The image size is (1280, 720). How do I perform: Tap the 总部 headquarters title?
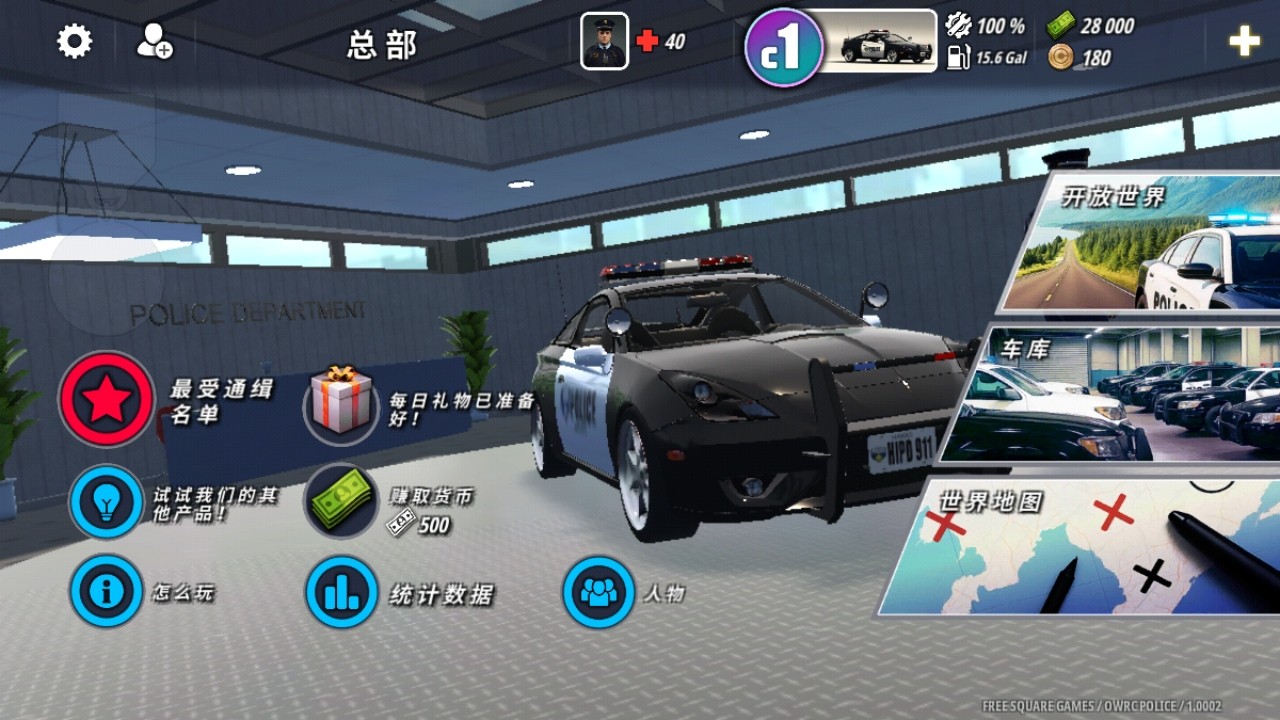pyautogui.click(x=383, y=44)
